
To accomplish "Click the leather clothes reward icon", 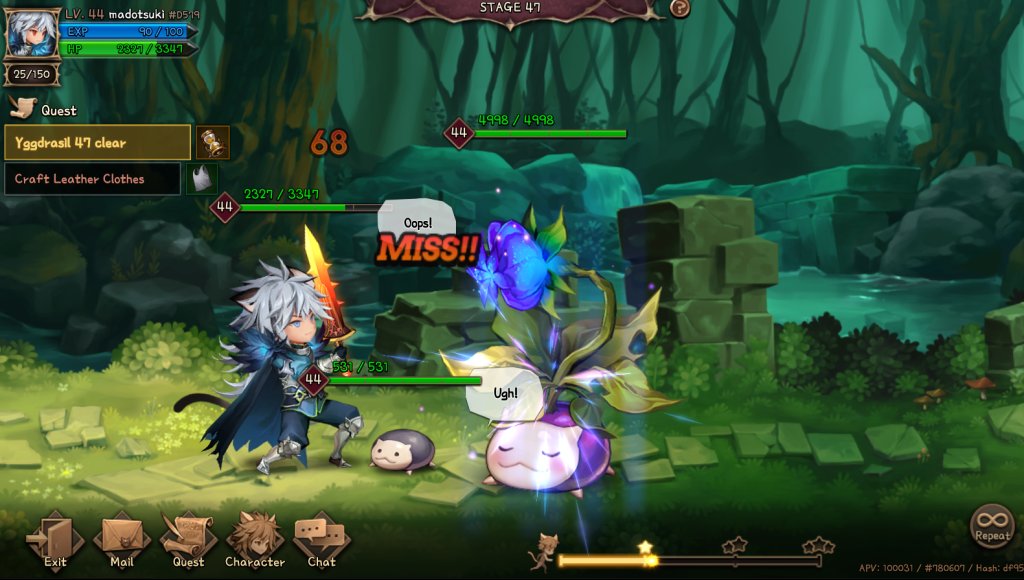I will point(203,179).
